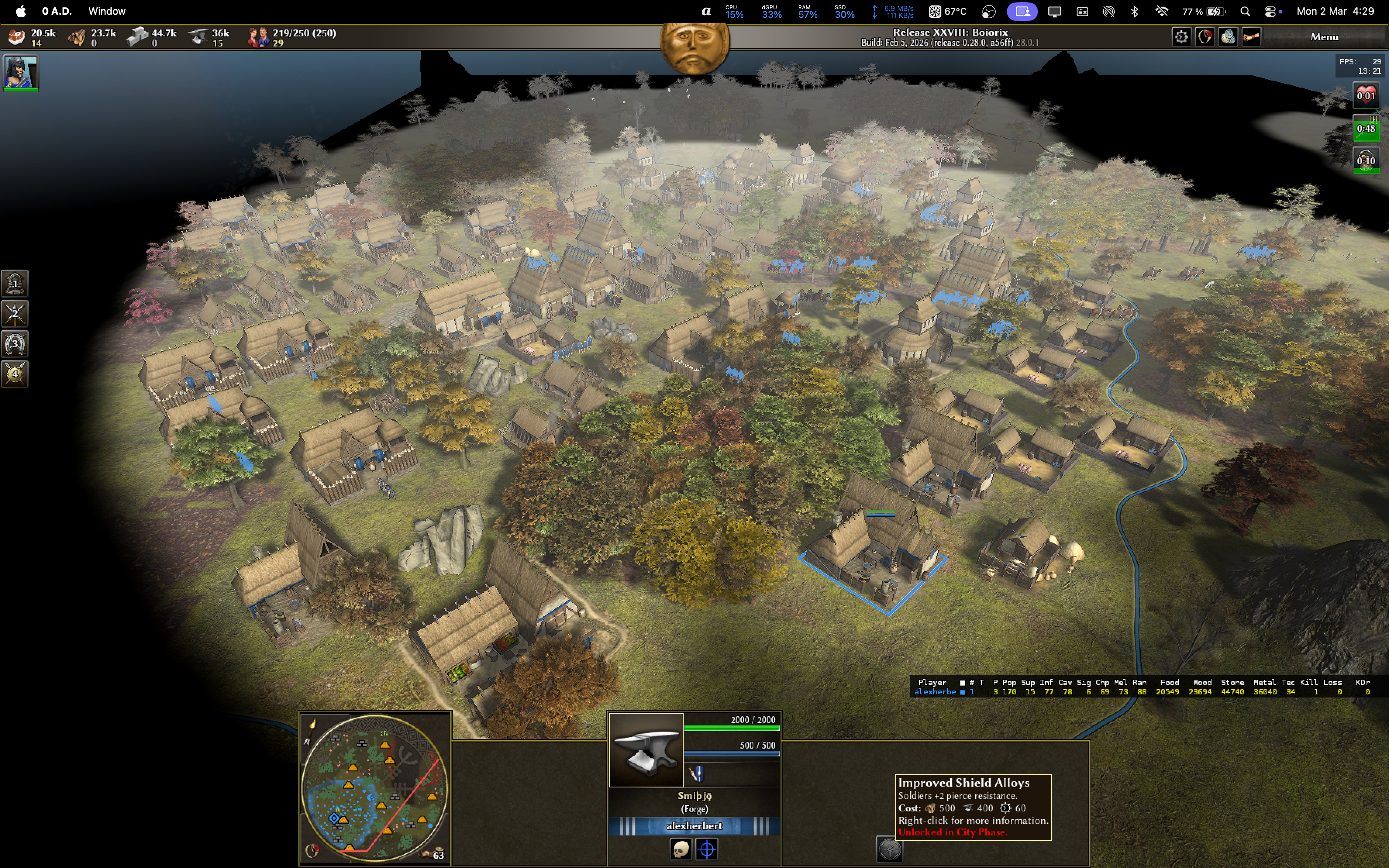This screenshot has width=1389, height=868.
Task: Click the heart icon with 0:01 timer
Action: click(1365, 95)
